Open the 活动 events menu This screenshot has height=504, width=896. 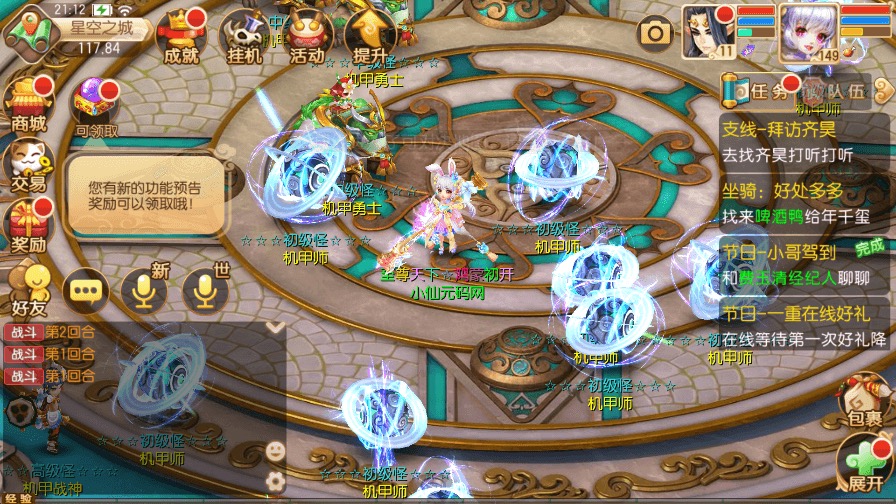(x=306, y=38)
